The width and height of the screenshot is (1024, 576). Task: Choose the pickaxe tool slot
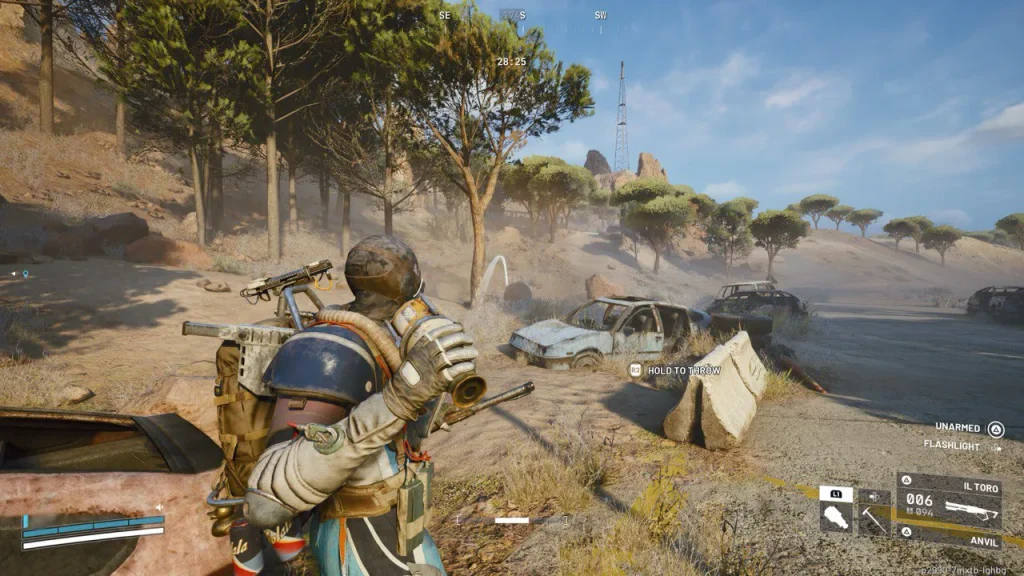pos(874,518)
